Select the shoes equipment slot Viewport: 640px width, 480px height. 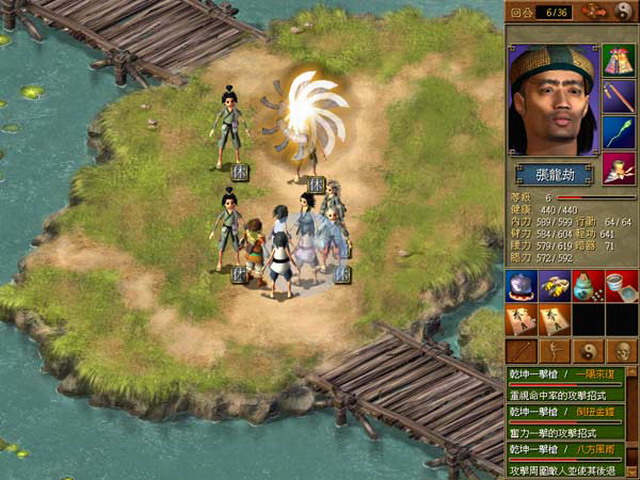[618, 167]
